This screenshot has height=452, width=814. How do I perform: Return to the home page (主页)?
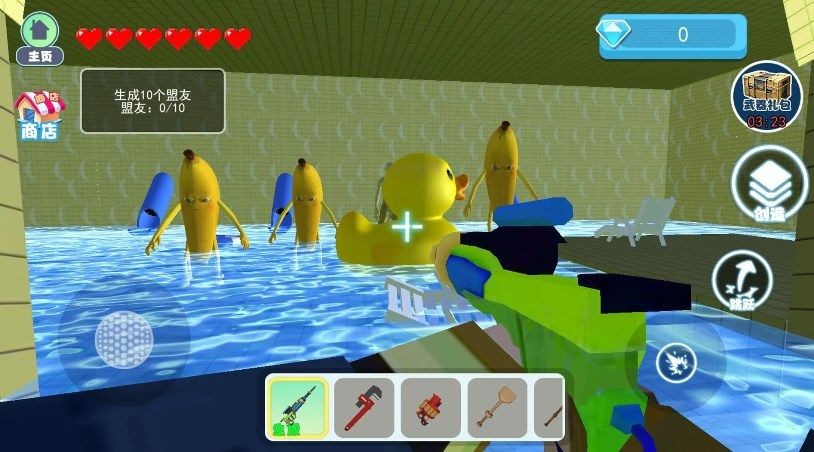(40, 38)
